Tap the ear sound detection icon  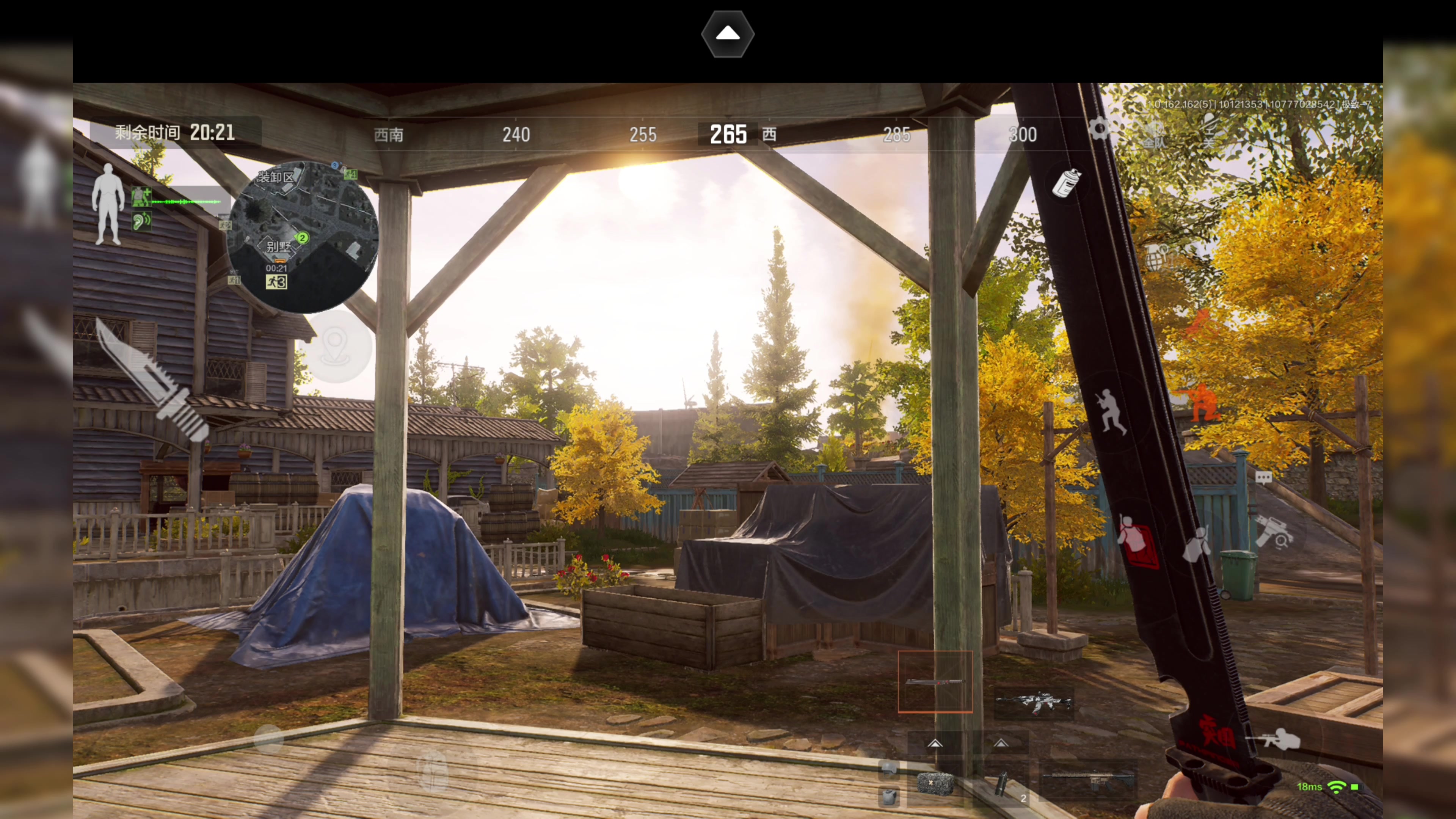tap(141, 220)
